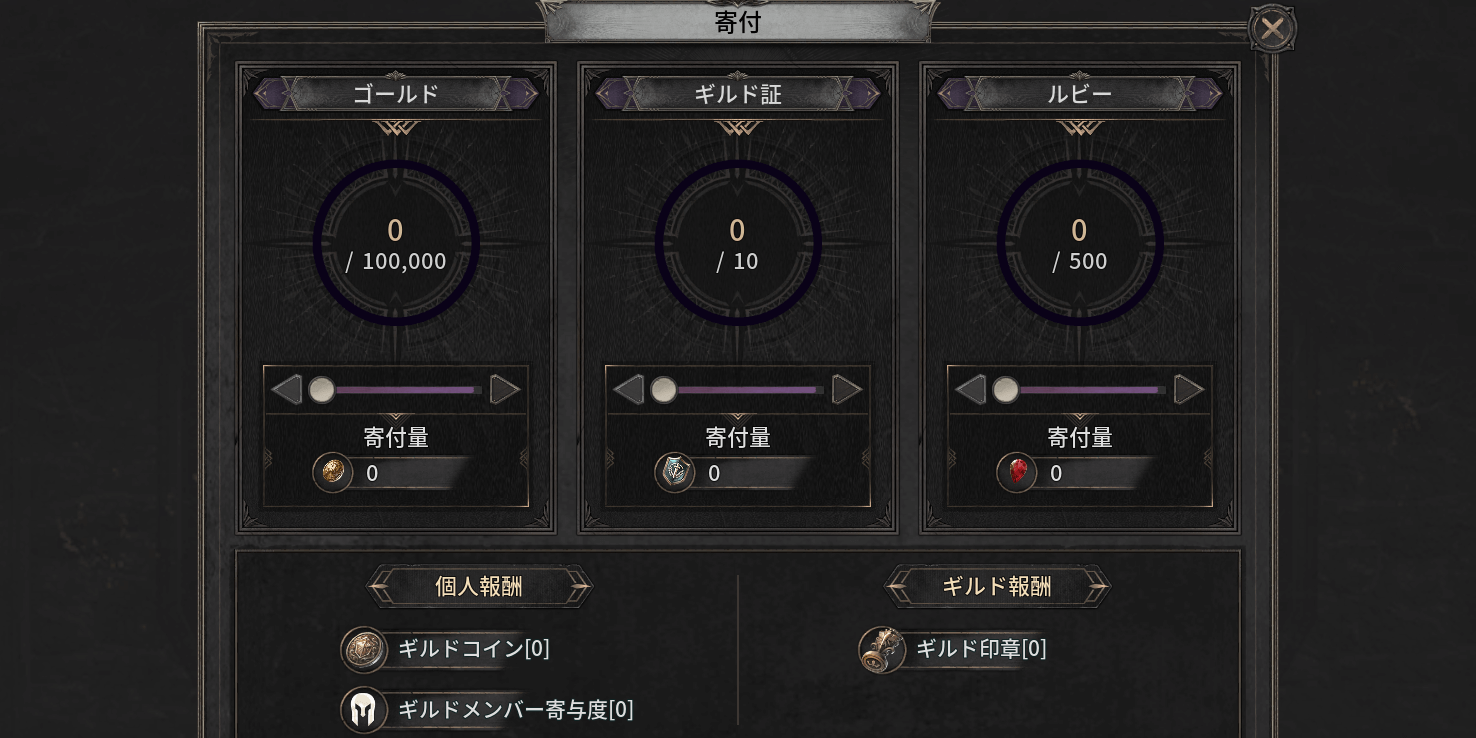Select the 個人報酬 rewards section header

click(480, 587)
